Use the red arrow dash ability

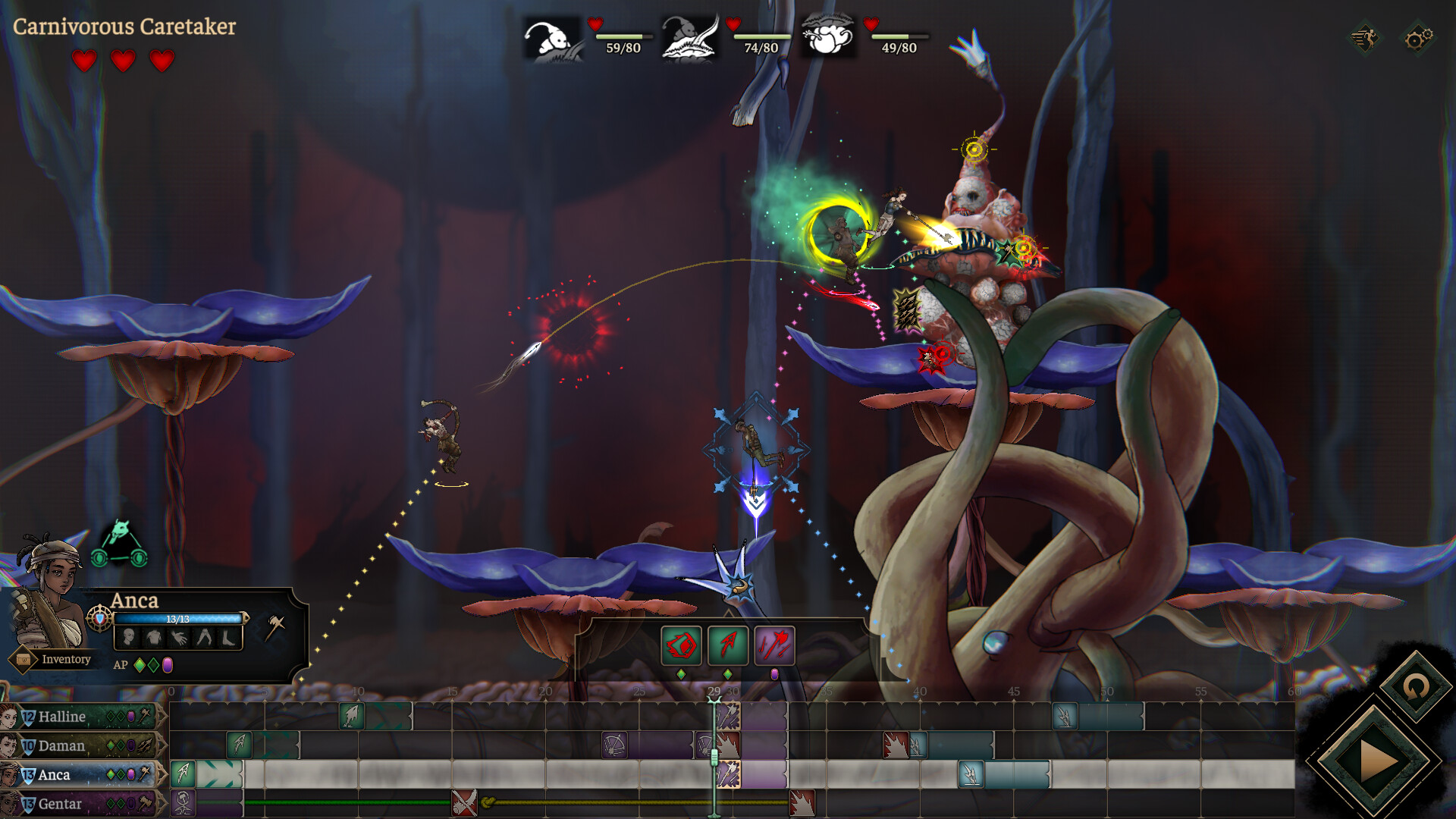tap(728, 645)
